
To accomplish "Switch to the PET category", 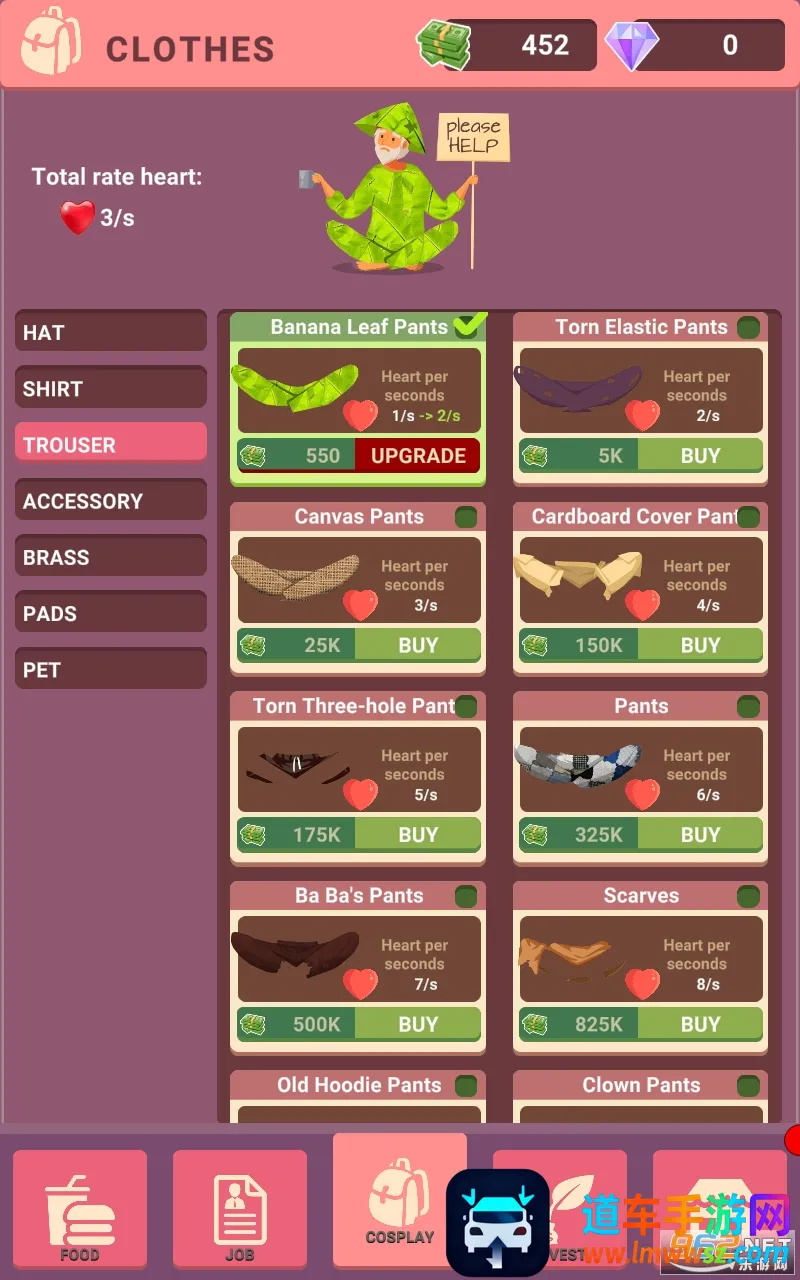I will click(110, 669).
